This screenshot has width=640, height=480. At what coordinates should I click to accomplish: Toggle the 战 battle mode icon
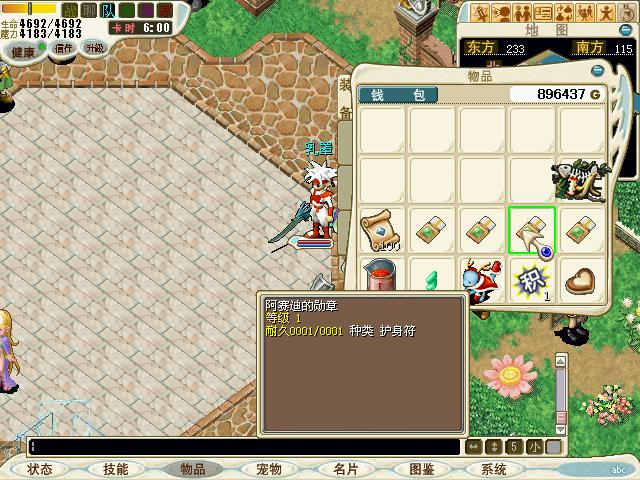[x=69, y=10]
